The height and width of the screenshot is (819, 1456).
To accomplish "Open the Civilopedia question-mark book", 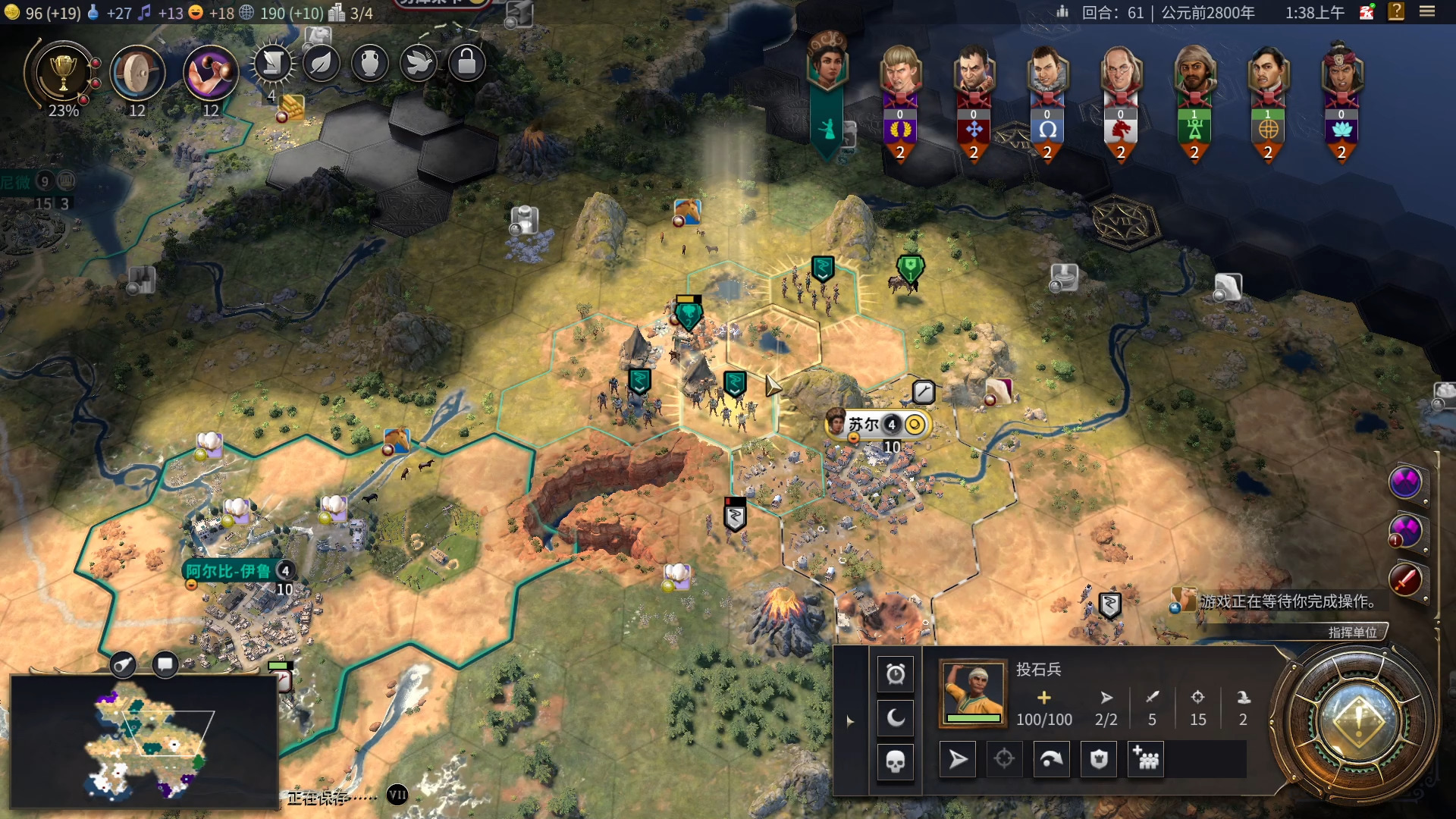I will click(x=1396, y=11).
